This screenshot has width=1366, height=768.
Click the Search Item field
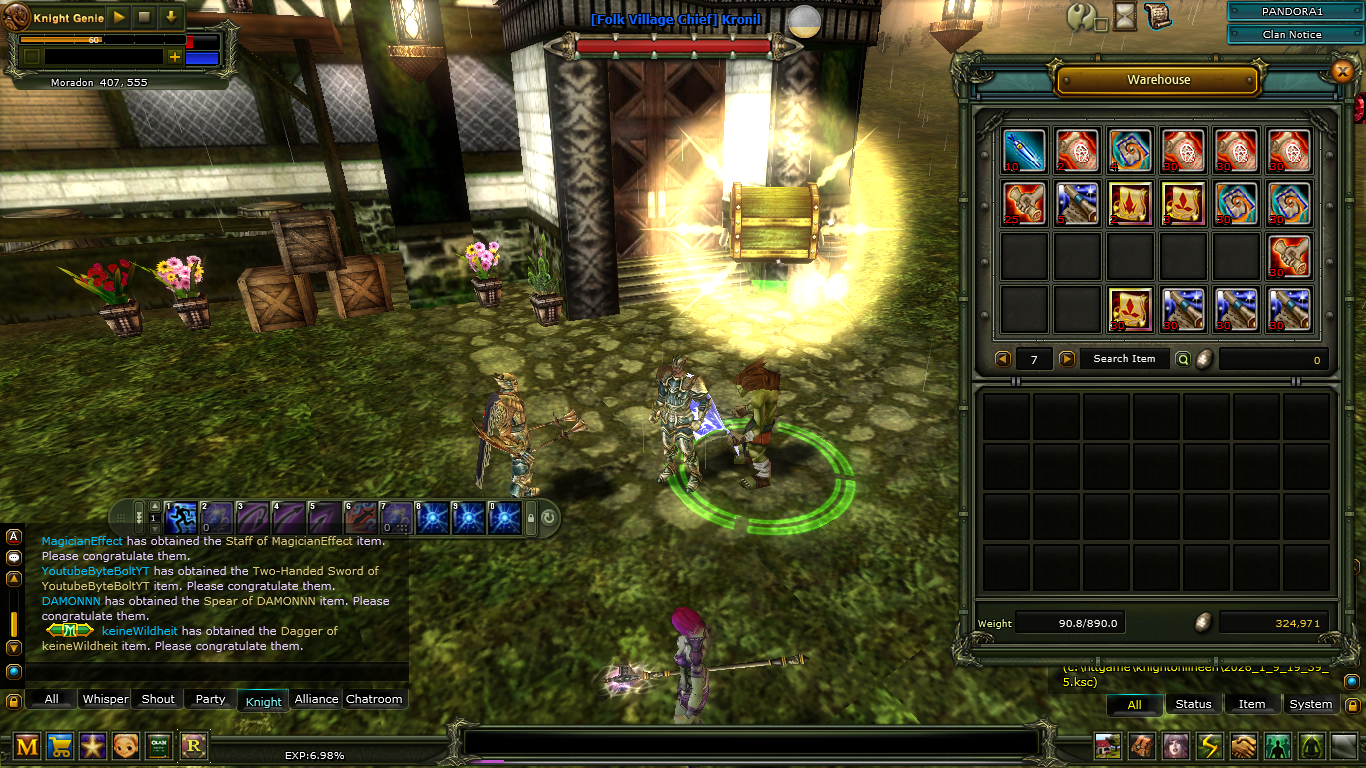pos(1124,359)
